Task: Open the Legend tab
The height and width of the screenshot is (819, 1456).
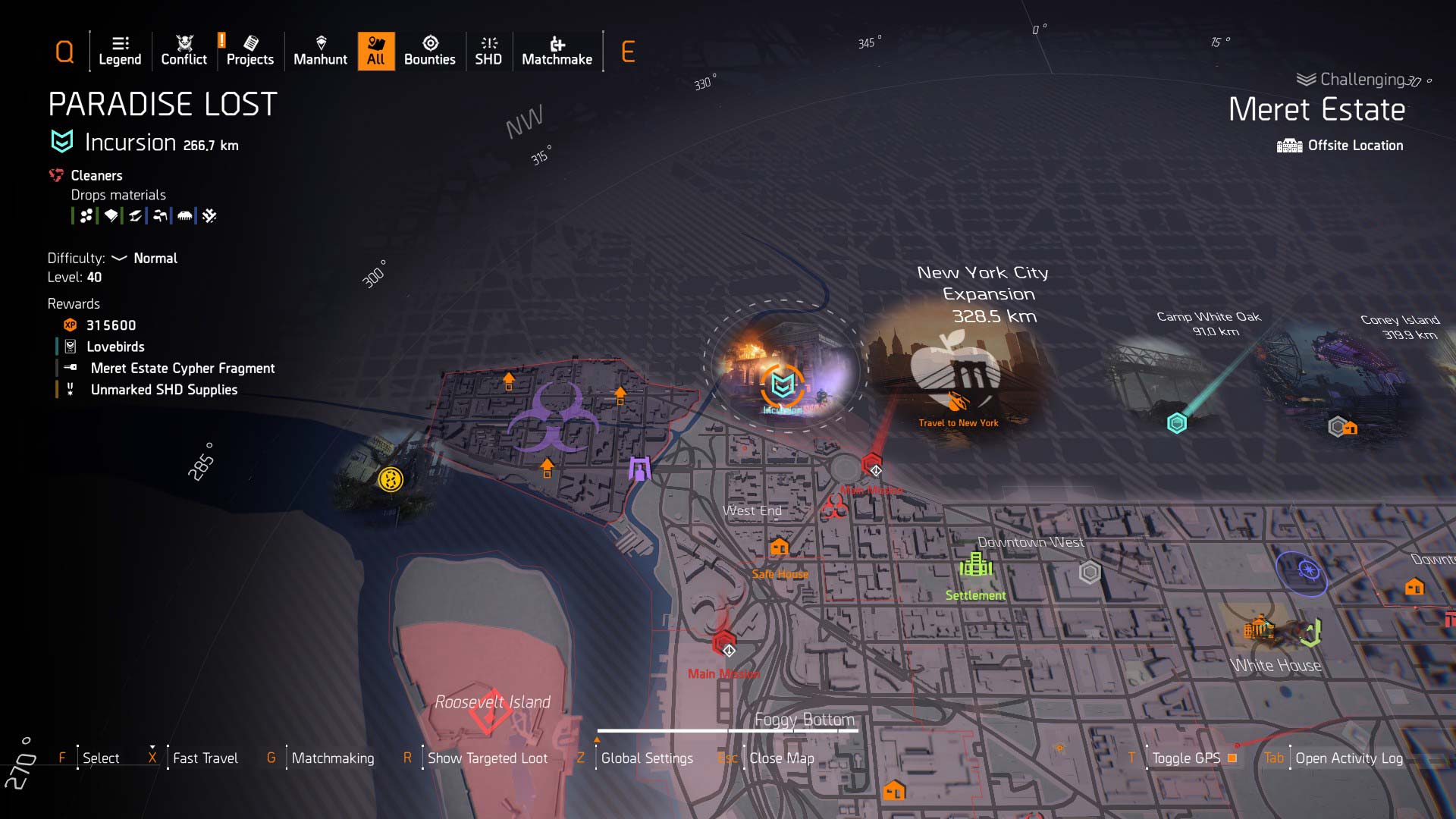Action: pyautogui.click(x=120, y=51)
